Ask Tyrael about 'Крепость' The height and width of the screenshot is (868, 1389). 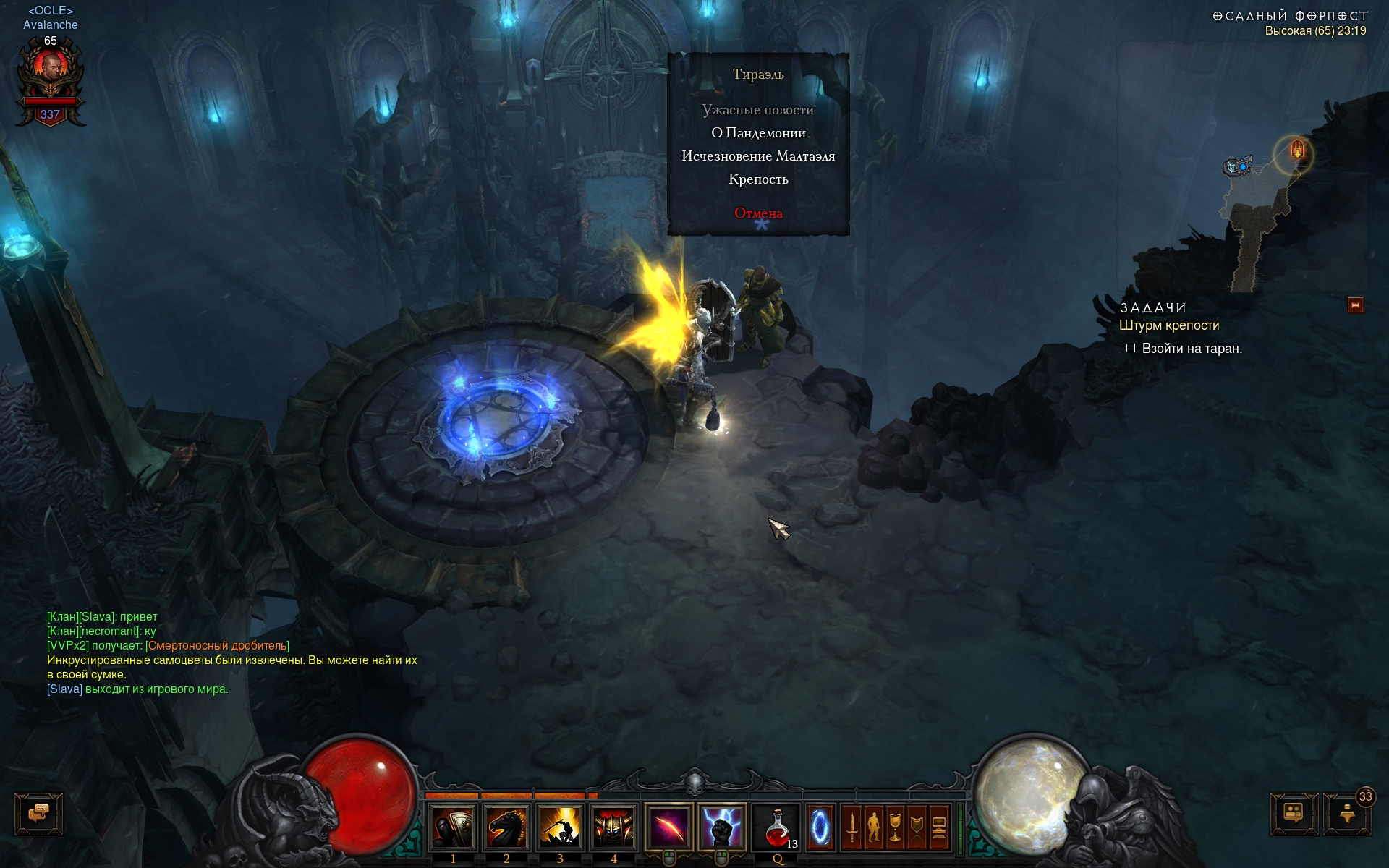[758, 179]
